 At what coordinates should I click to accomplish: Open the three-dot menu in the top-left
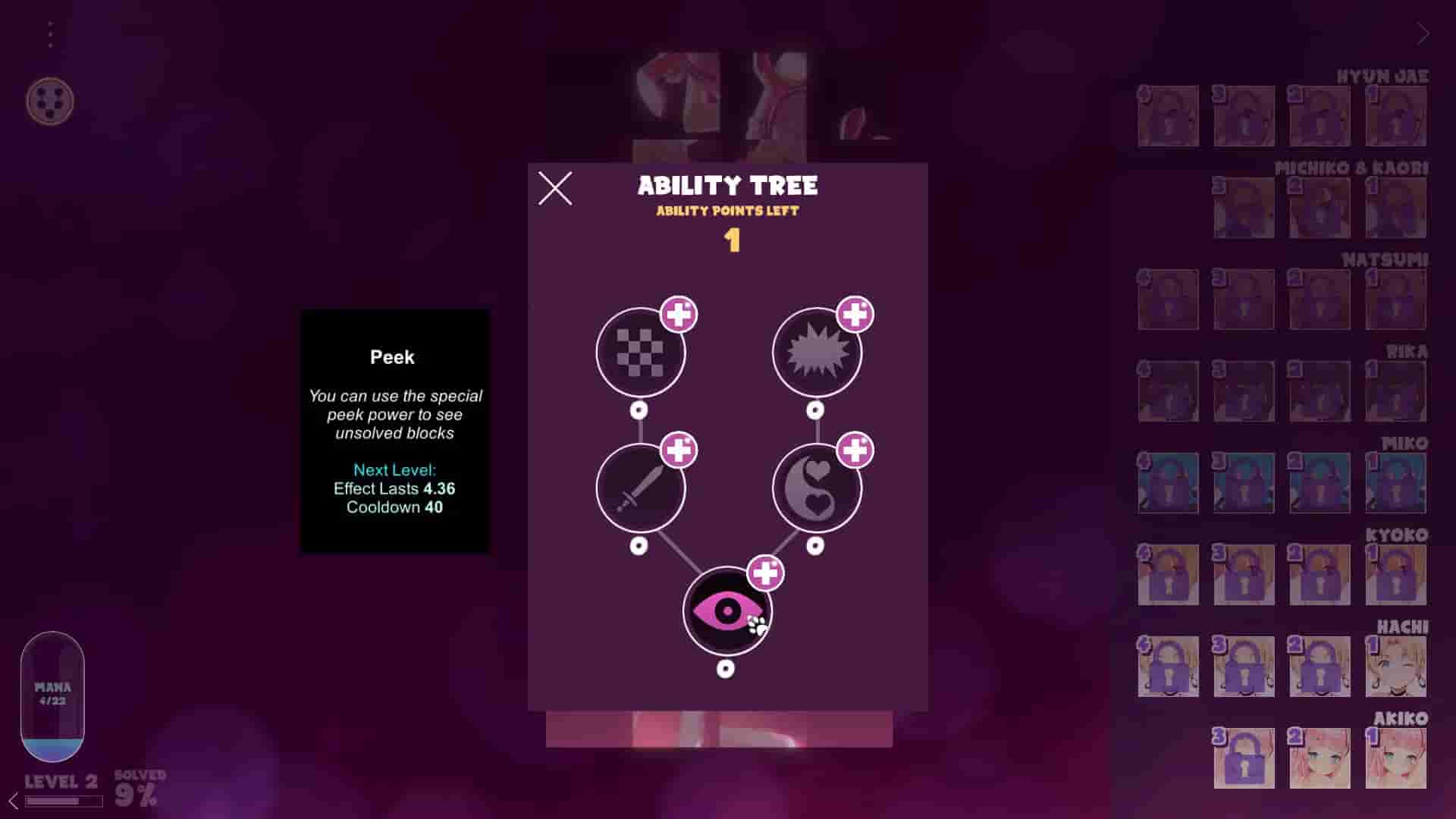pos(51,32)
